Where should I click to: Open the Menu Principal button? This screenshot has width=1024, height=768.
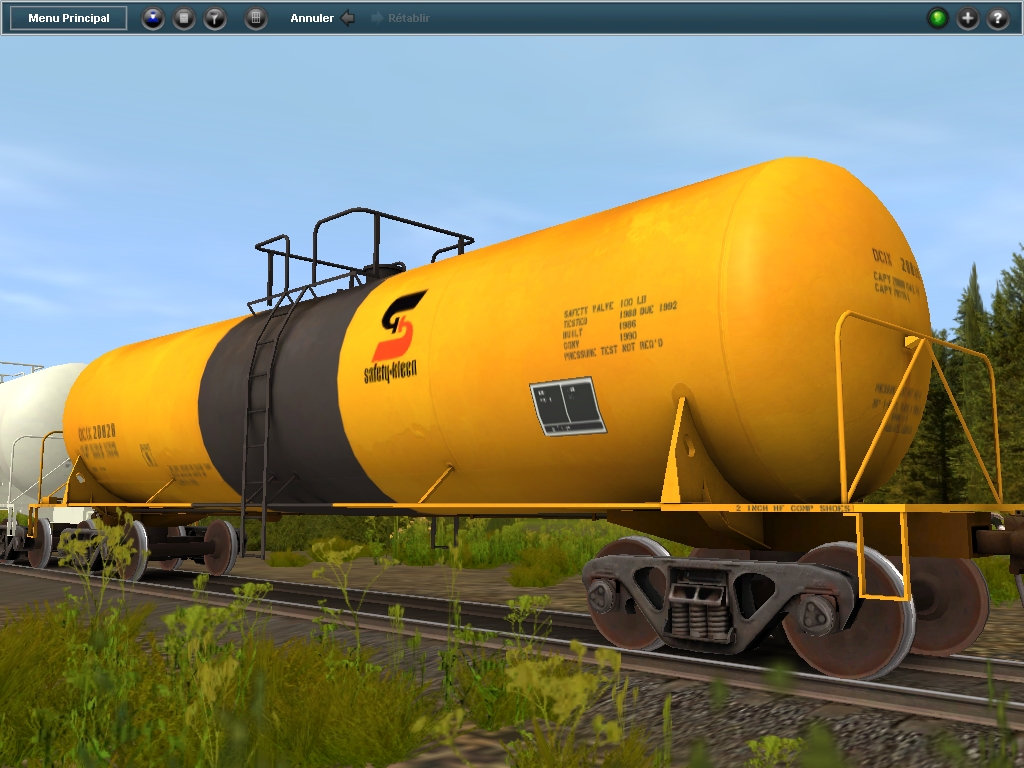coord(69,18)
